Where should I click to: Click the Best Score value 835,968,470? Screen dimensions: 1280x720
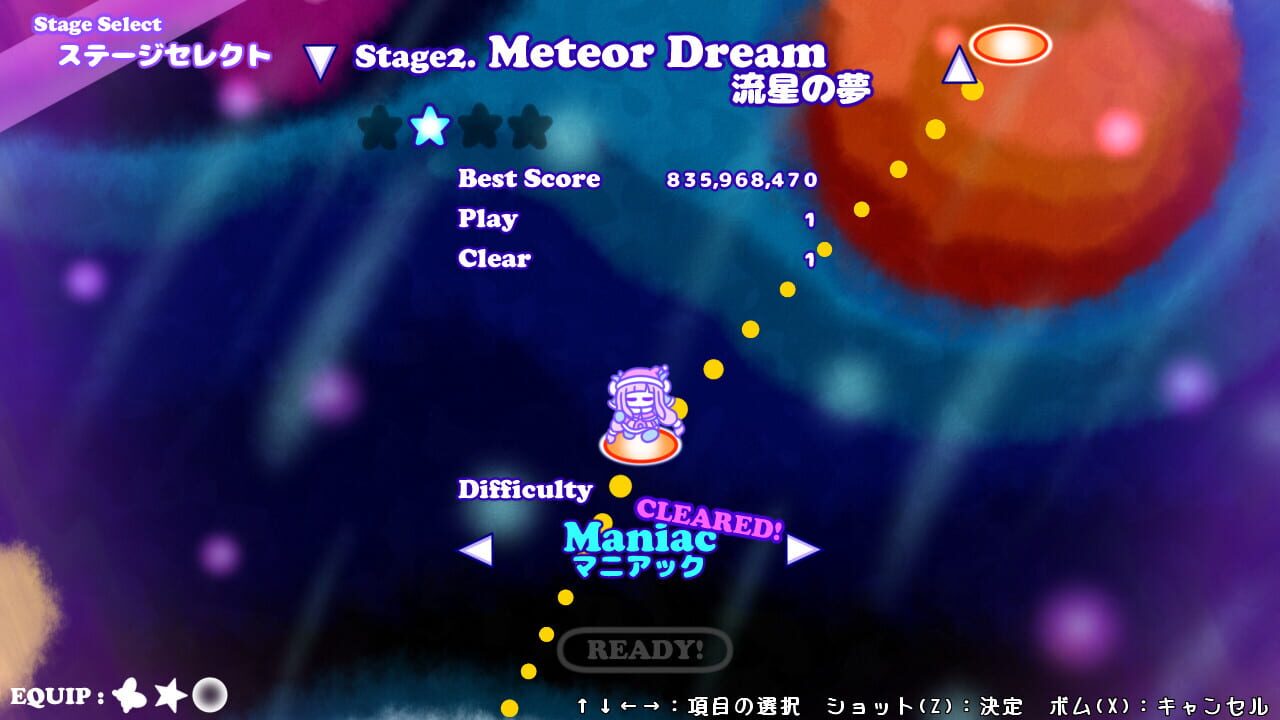[x=741, y=181]
